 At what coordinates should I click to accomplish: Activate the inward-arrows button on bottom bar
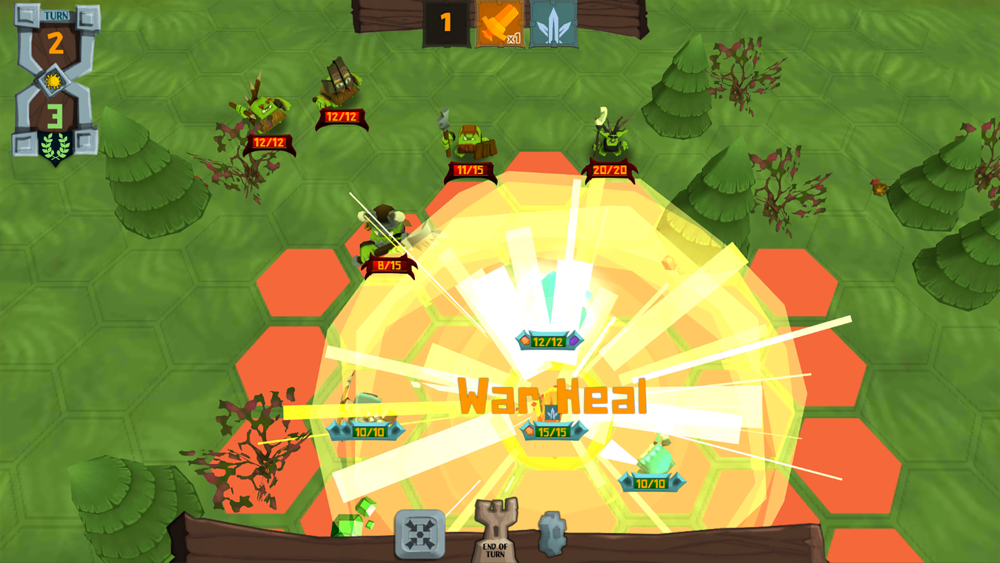pos(419,533)
